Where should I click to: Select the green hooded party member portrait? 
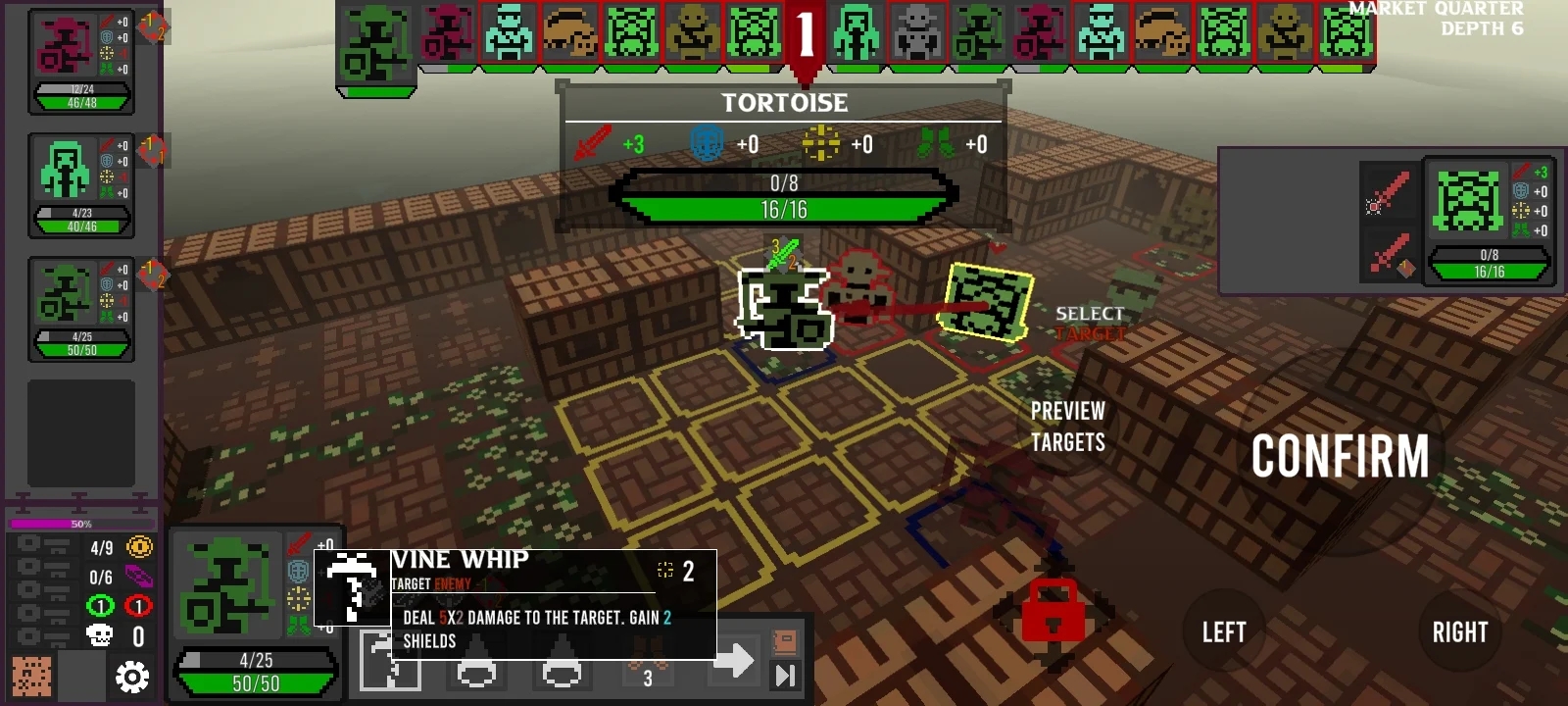tap(65, 169)
